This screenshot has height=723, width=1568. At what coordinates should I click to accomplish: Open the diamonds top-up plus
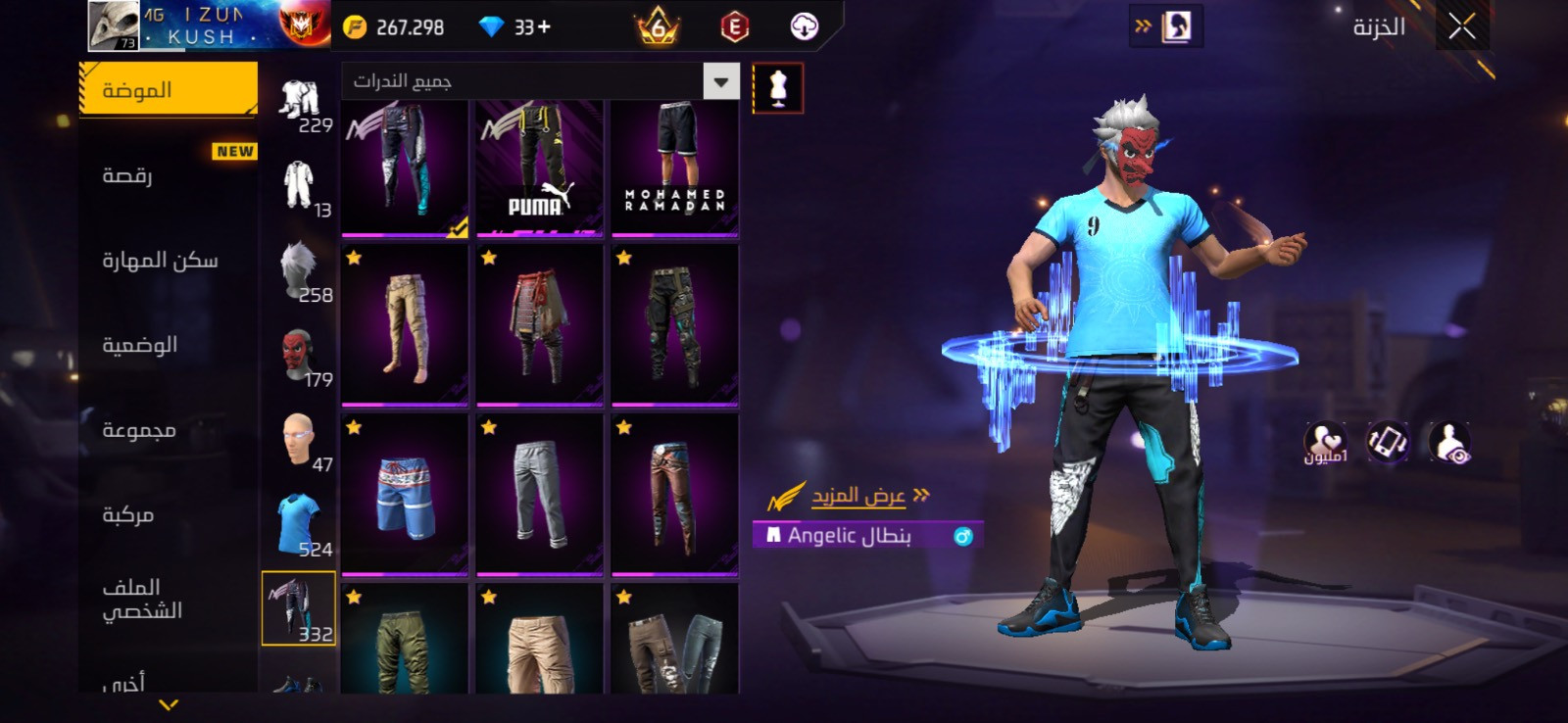pyautogui.click(x=544, y=27)
